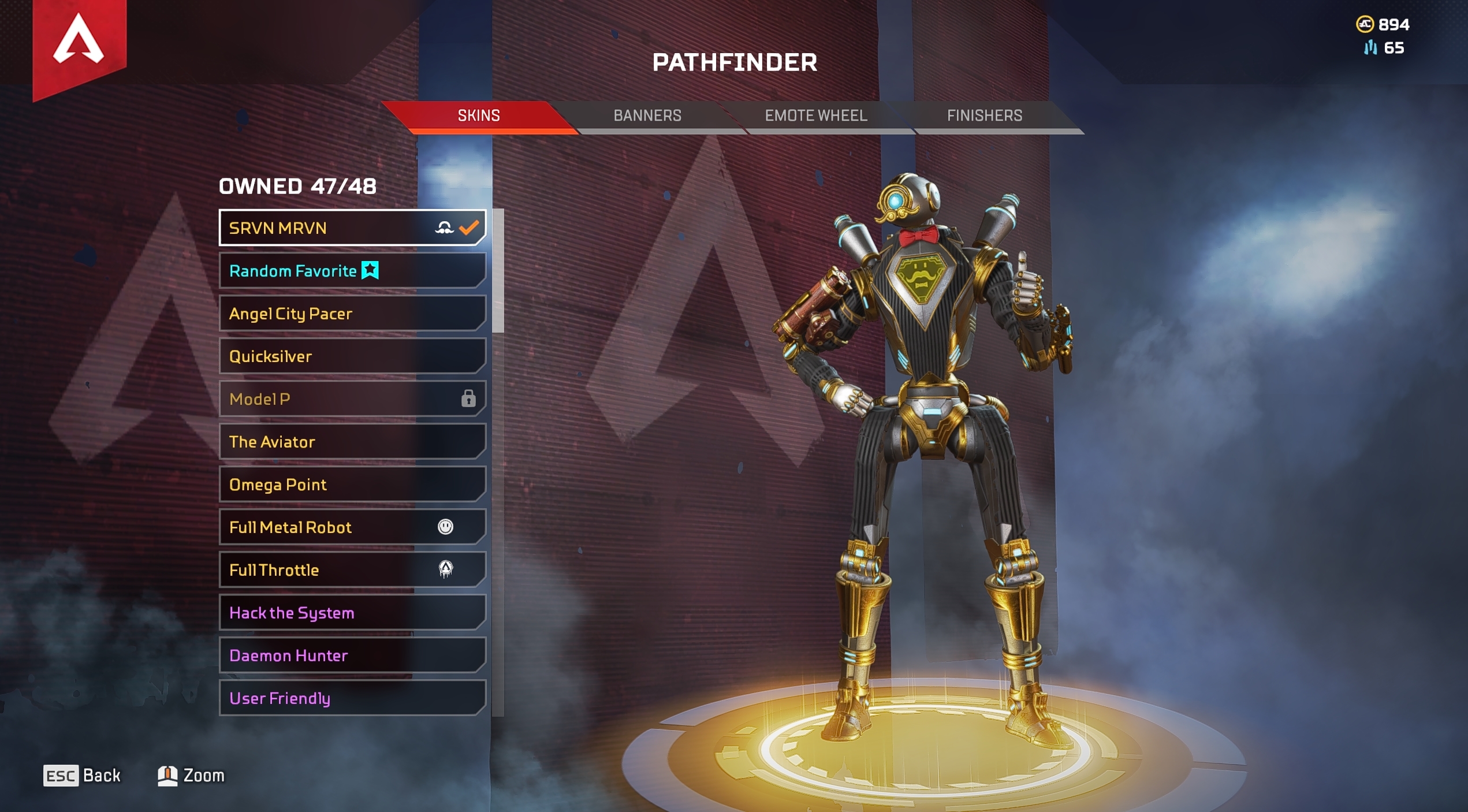The width and height of the screenshot is (1468, 812).
Task: Preview the Quicksilver skin
Action: (352, 356)
